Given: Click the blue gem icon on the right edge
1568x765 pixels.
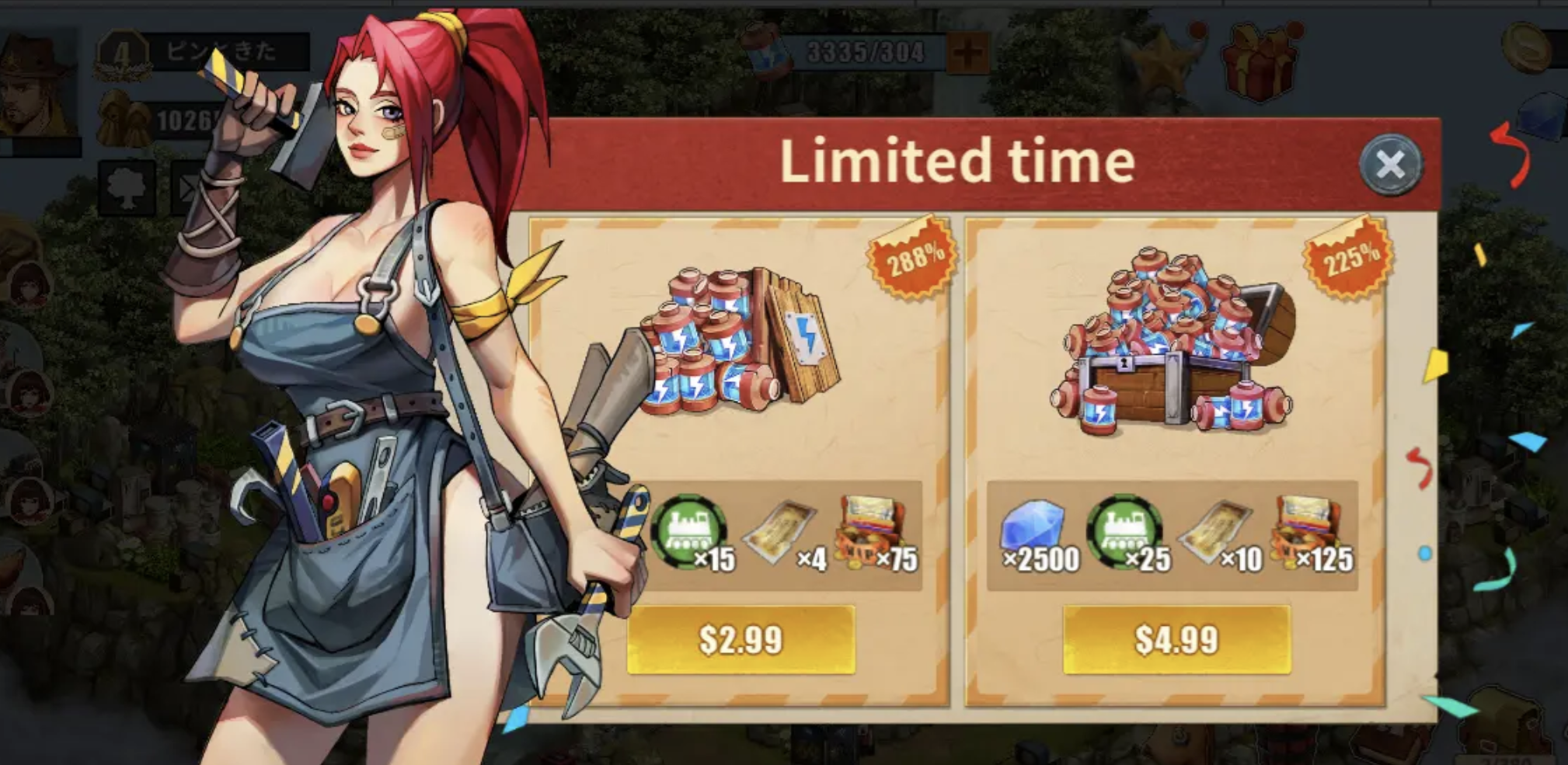Looking at the screenshot, I should (x=1544, y=115).
